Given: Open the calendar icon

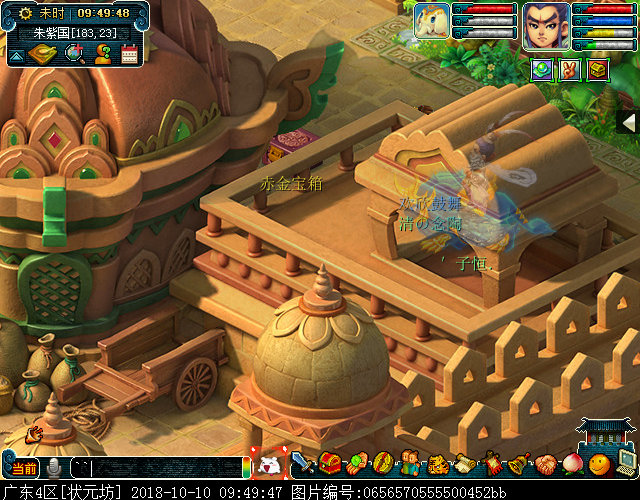Looking at the screenshot, I should click(x=129, y=54).
